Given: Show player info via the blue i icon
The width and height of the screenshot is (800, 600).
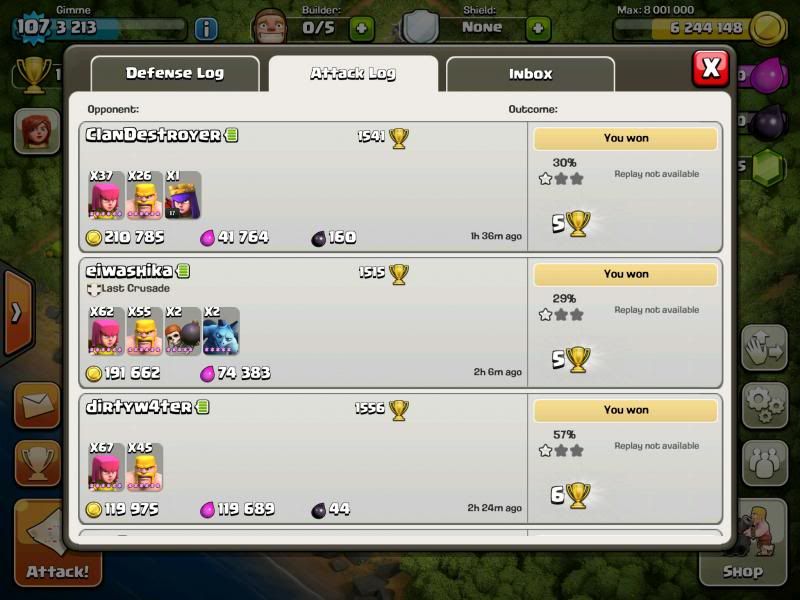Looking at the screenshot, I should tap(206, 29).
